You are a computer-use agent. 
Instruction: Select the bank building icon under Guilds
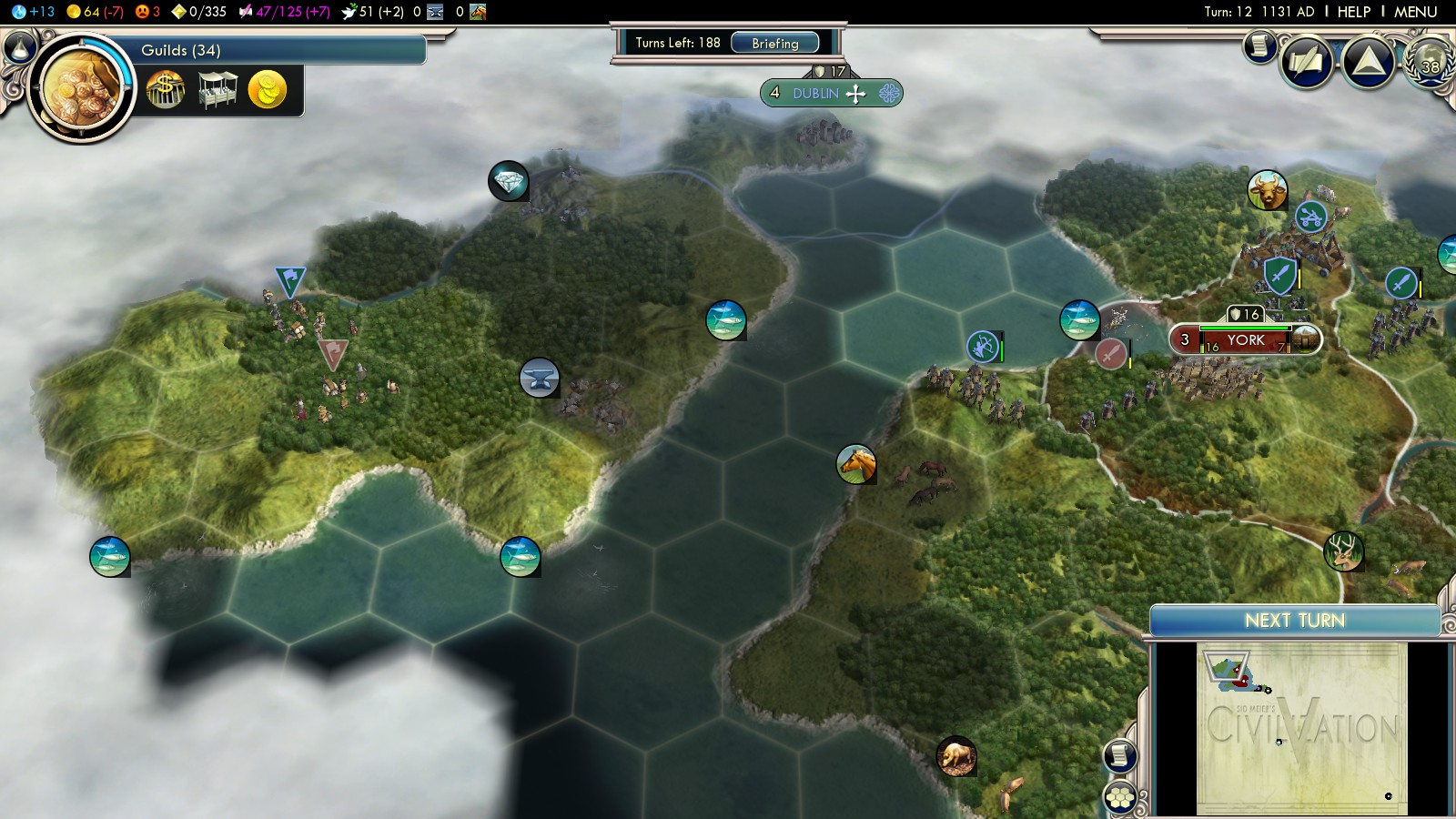click(166, 90)
